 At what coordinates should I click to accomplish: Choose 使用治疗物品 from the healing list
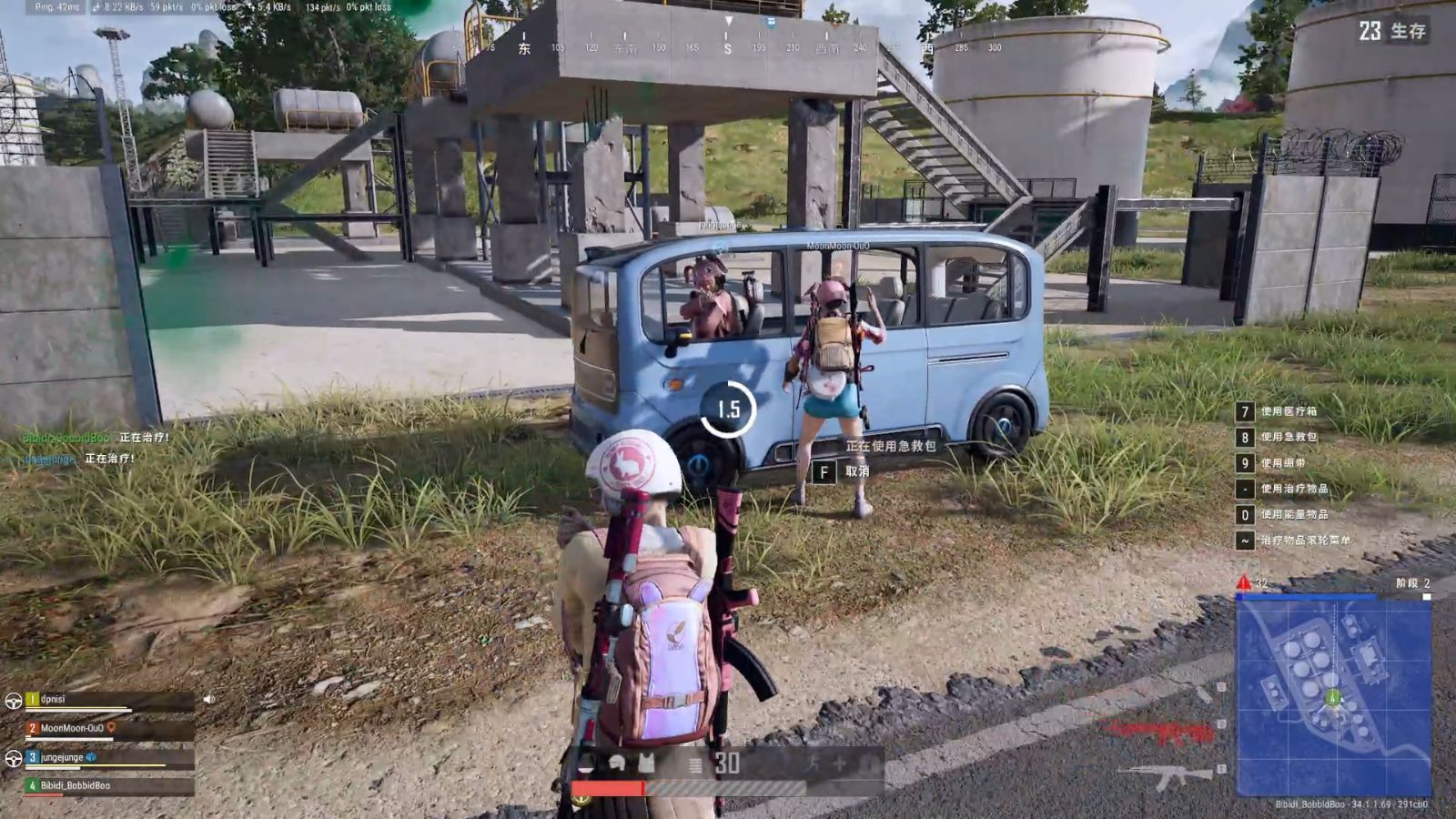coord(1294,490)
